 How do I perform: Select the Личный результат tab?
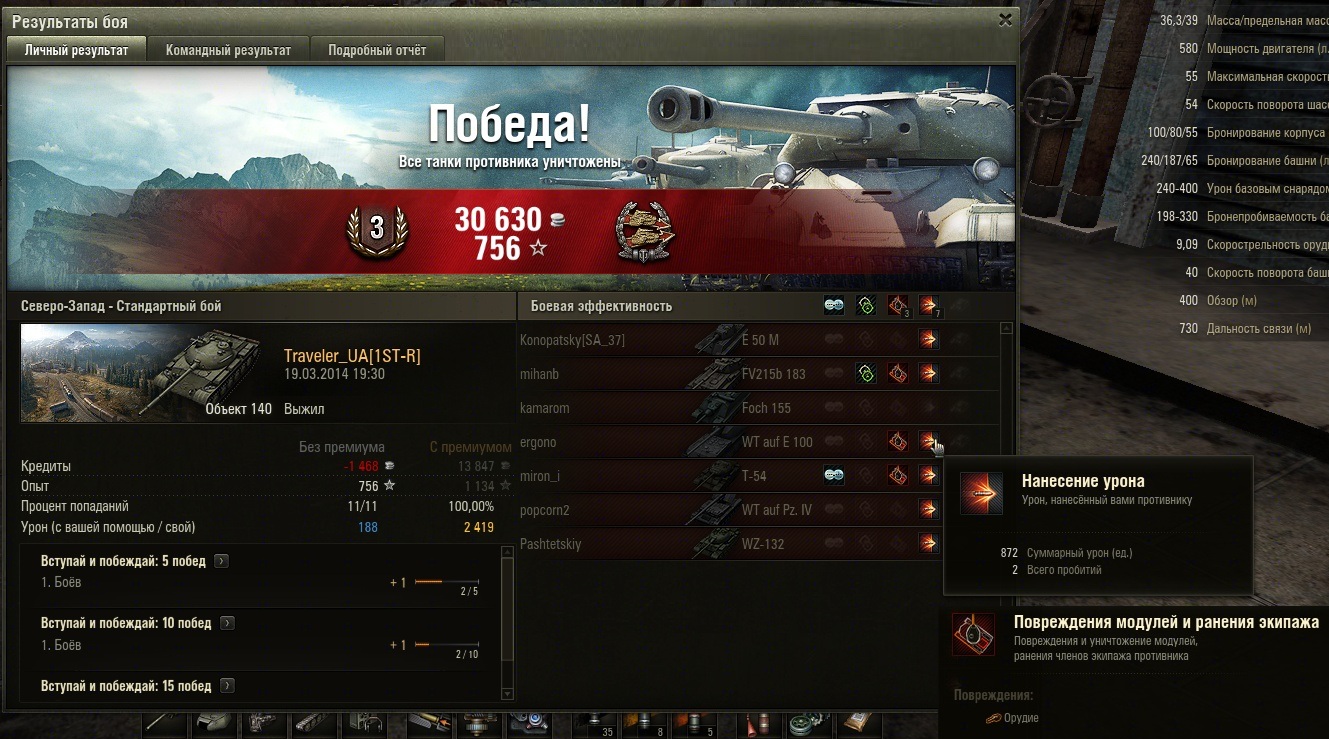pyautogui.click(x=76, y=50)
